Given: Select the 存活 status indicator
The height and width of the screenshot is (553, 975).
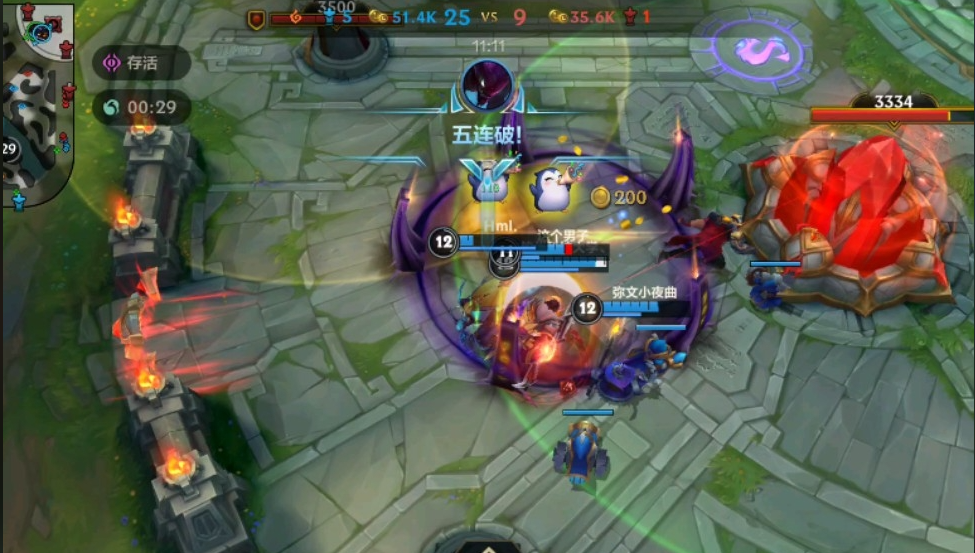Looking at the screenshot, I should click(141, 63).
